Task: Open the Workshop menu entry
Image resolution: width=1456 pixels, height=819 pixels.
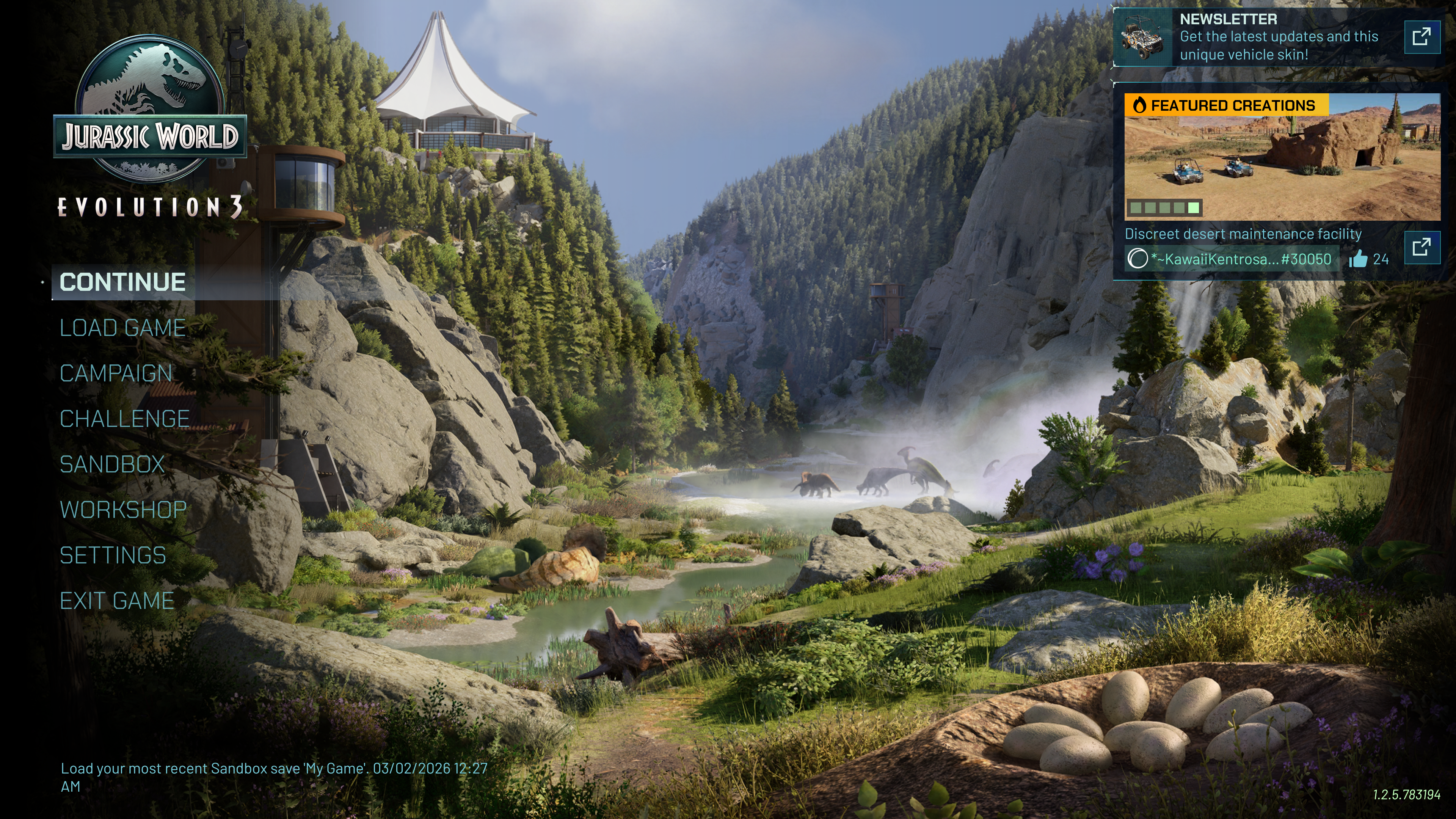Action: tap(123, 510)
